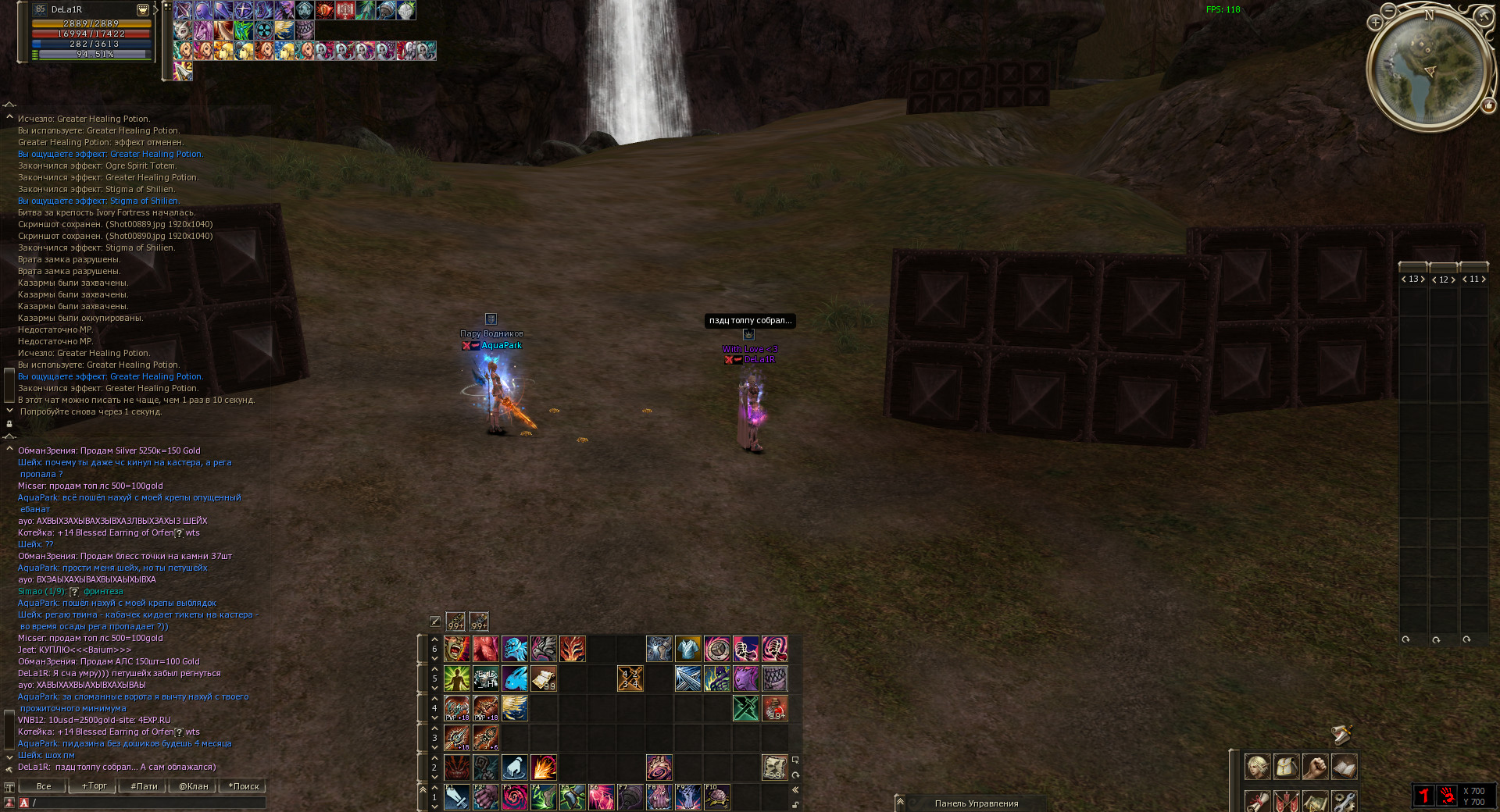Screen dimensions: 1500x812
Task: Use the blue rabbit skill icon
Action: click(515, 678)
